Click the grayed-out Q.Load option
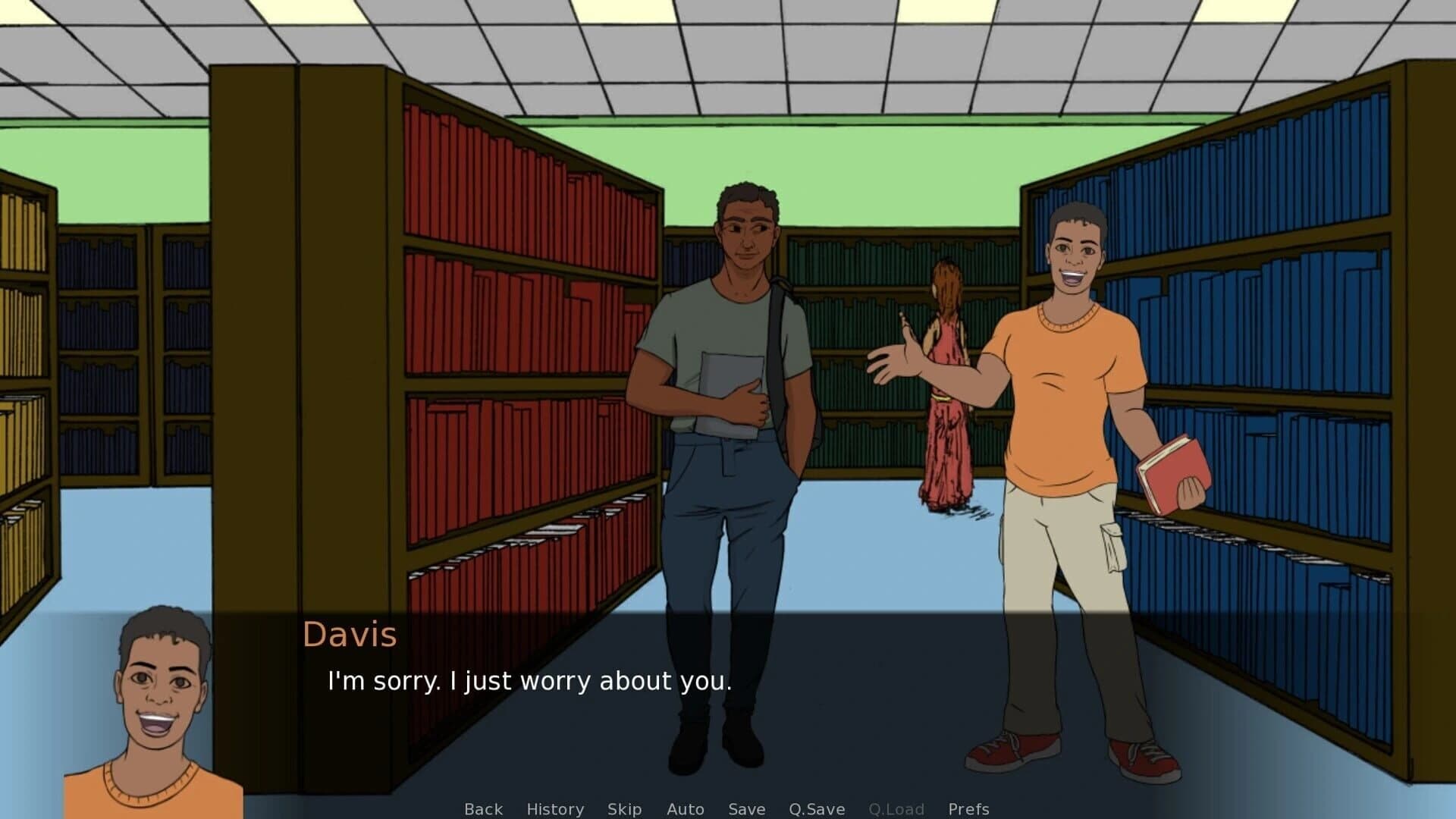This screenshot has width=1456, height=819. click(x=898, y=809)
